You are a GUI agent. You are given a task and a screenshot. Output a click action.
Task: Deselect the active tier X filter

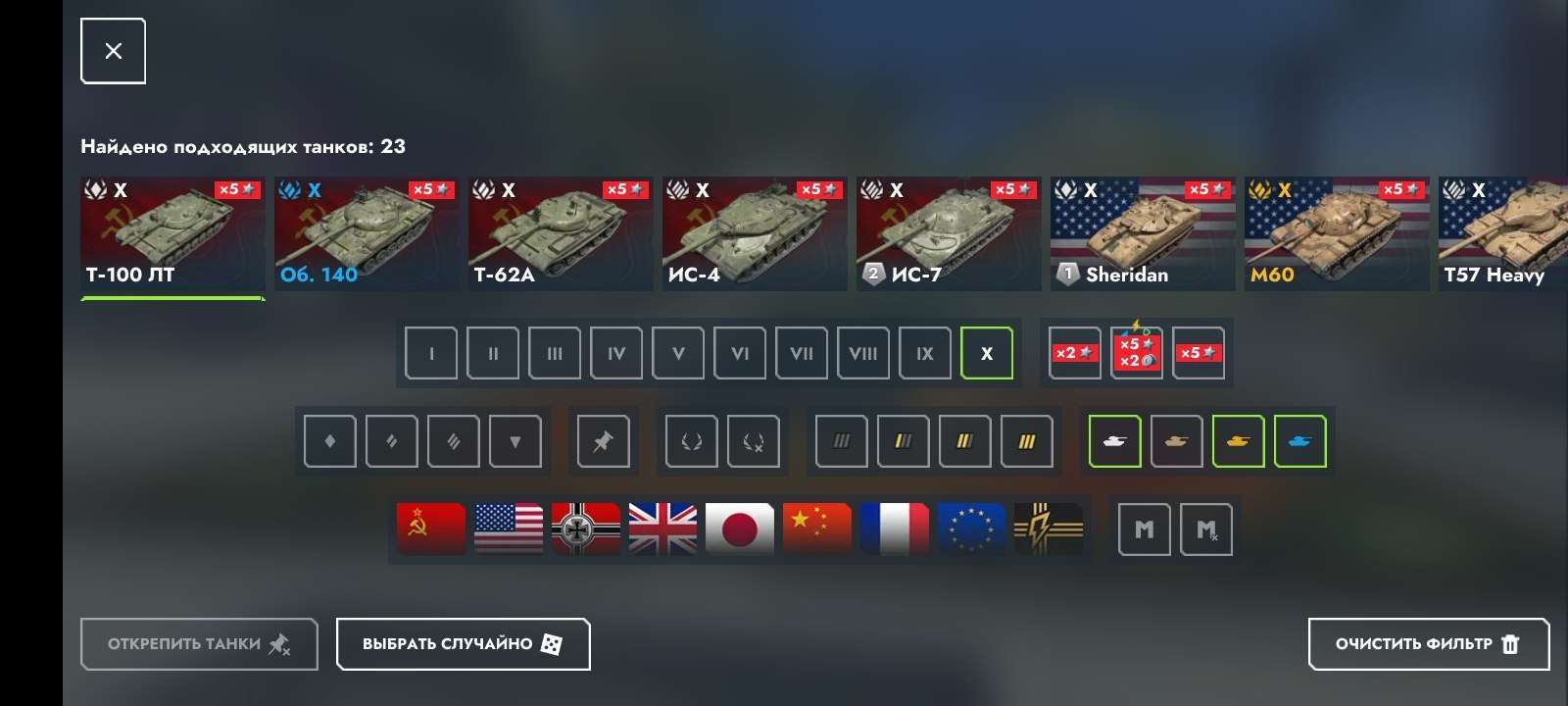987,352
